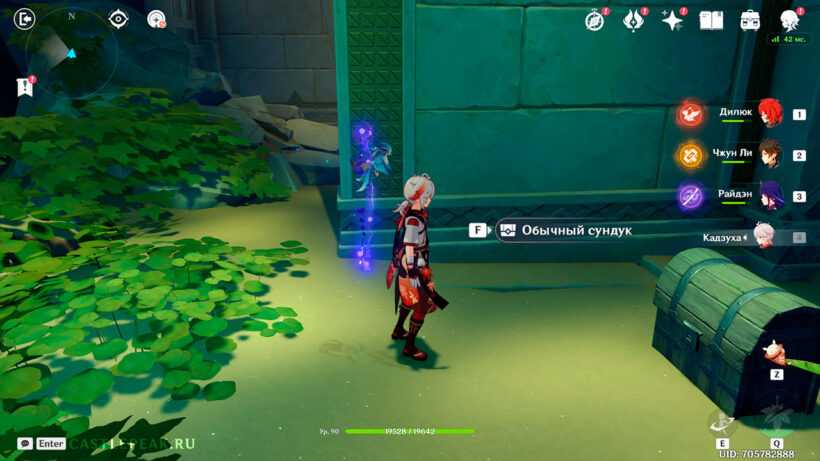Open the chat box icon
The image size is (820, 461).
(24, 443)
